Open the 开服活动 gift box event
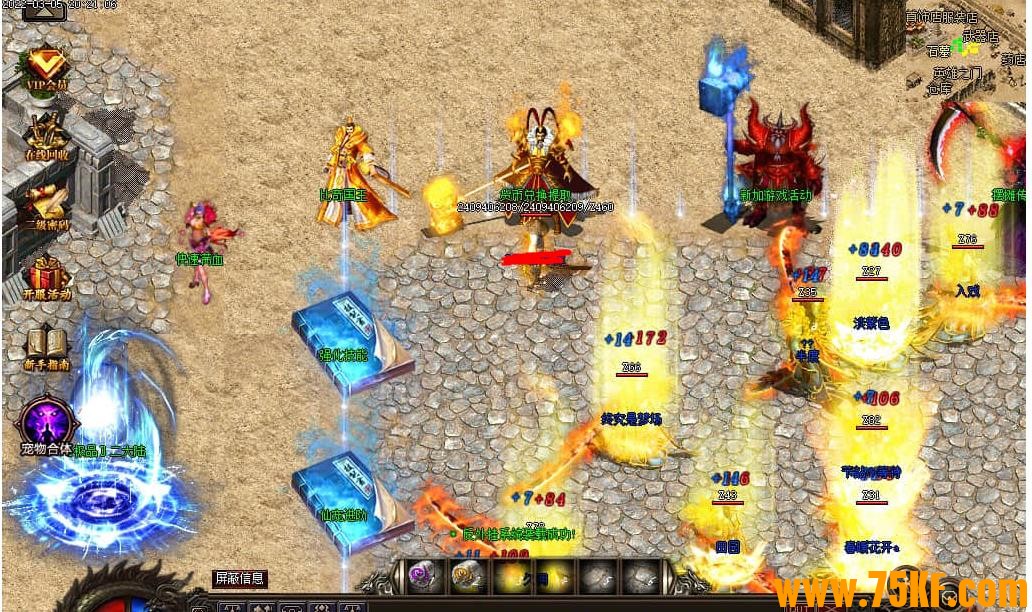Viewport: 1032px width, 612px height. click(x=47, y=276)
